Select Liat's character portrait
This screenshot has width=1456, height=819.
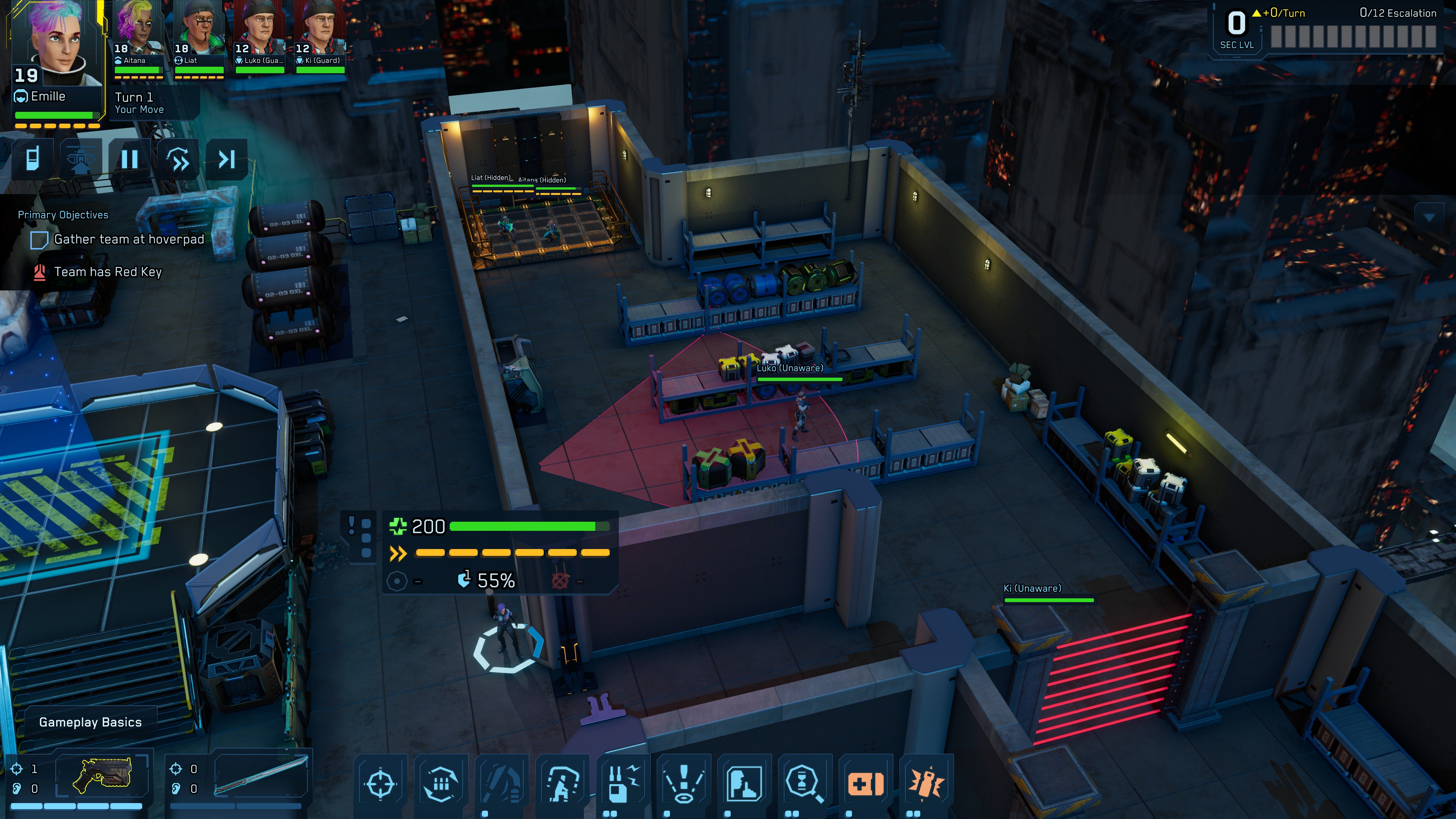198,34
